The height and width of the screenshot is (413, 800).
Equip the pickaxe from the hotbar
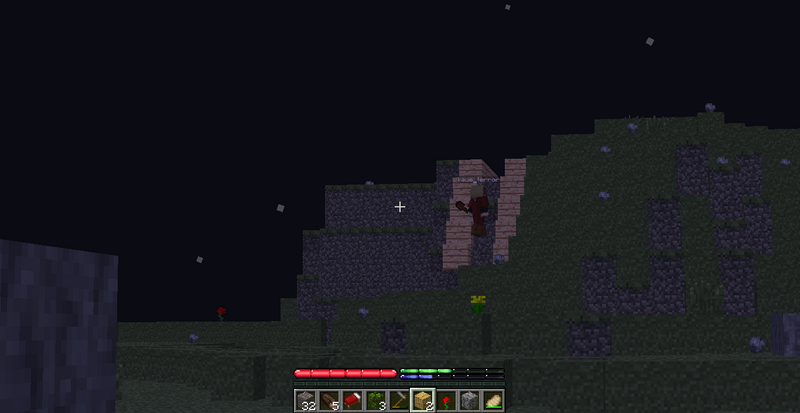tap(399, 401)
